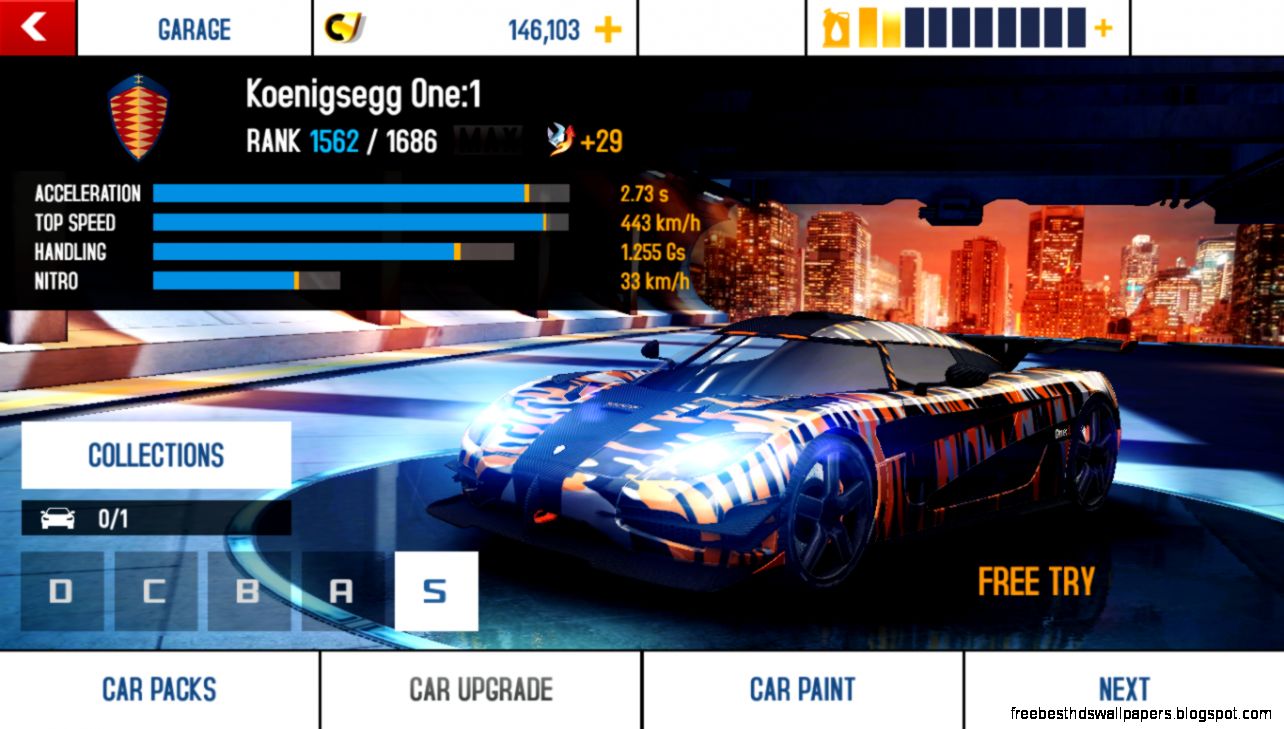Open the CAR PAINT menu
Screen dimensions: 1284x729
[800, 688]
